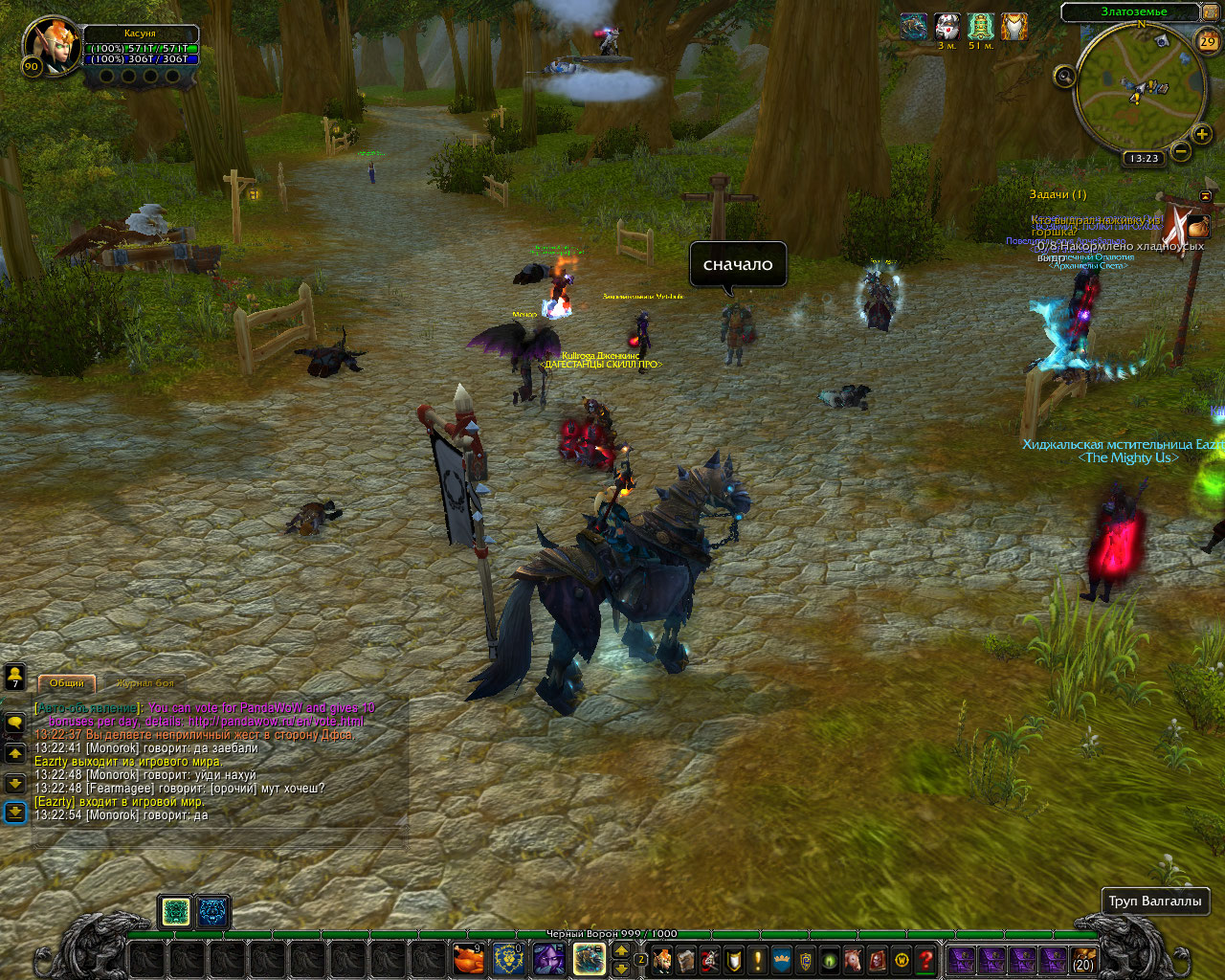Open the character info micro button
The height and width of the screenshot is (980, 1225).
pos(662,959)
